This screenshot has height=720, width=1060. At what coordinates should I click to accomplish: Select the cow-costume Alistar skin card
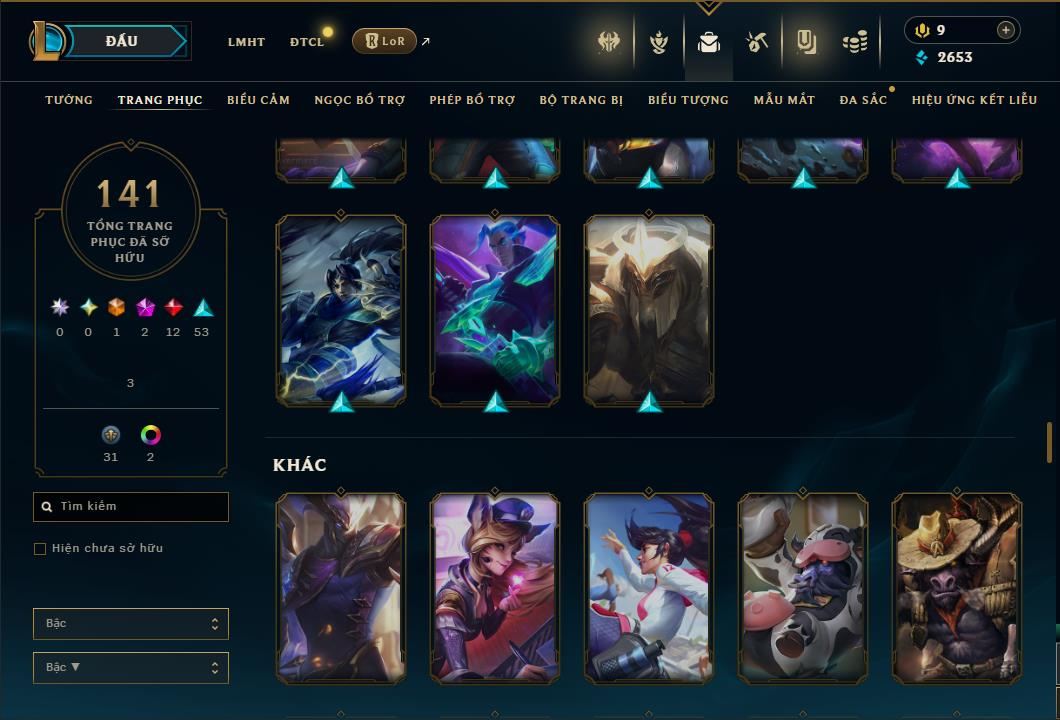tap(803, 588)
